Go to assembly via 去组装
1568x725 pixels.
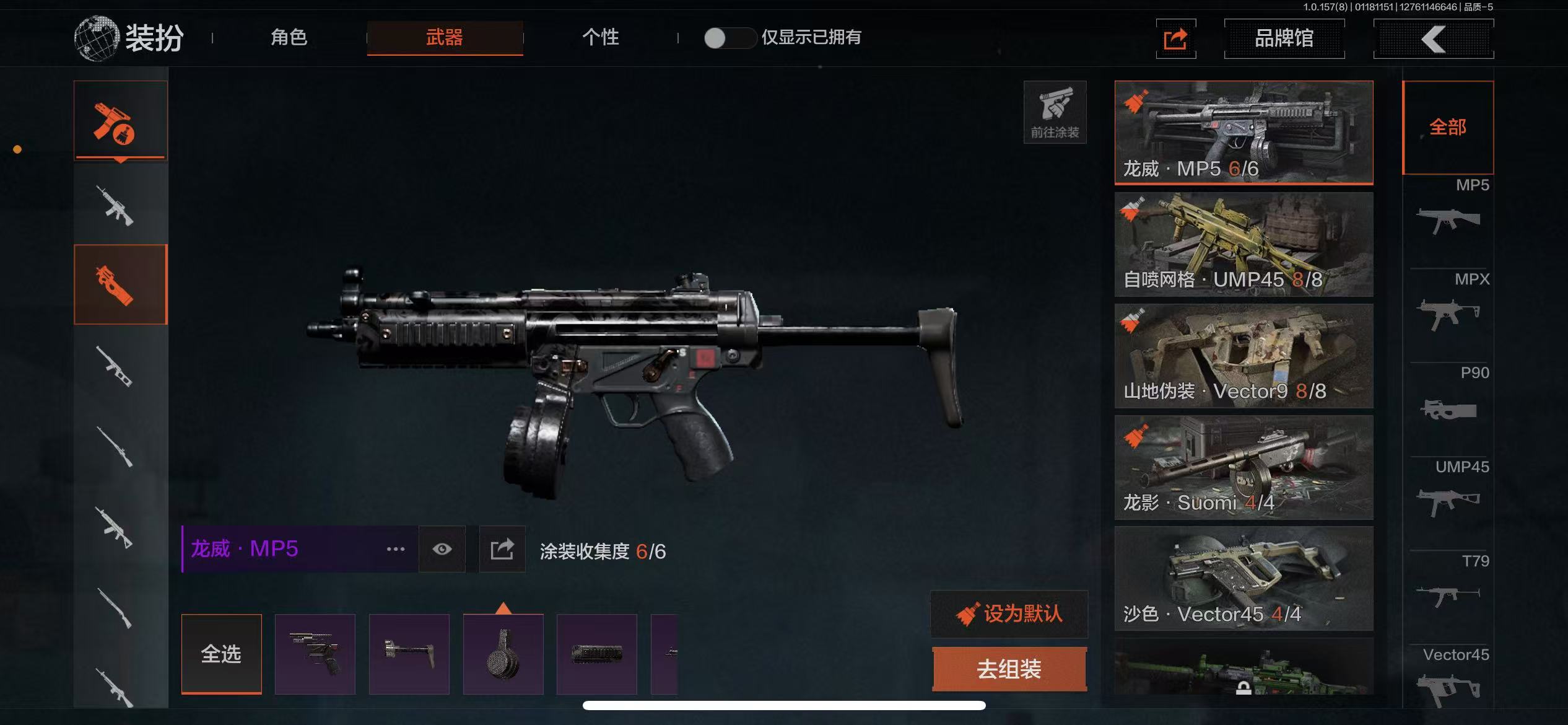coord(1009,669)
